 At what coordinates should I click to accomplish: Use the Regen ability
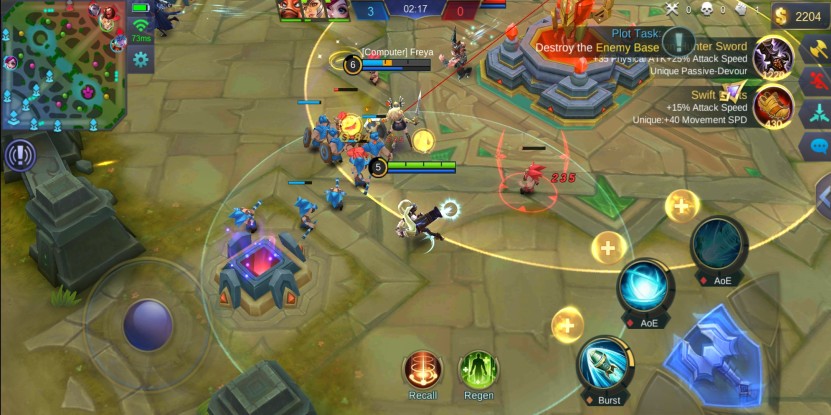click(x=478, y=370)
